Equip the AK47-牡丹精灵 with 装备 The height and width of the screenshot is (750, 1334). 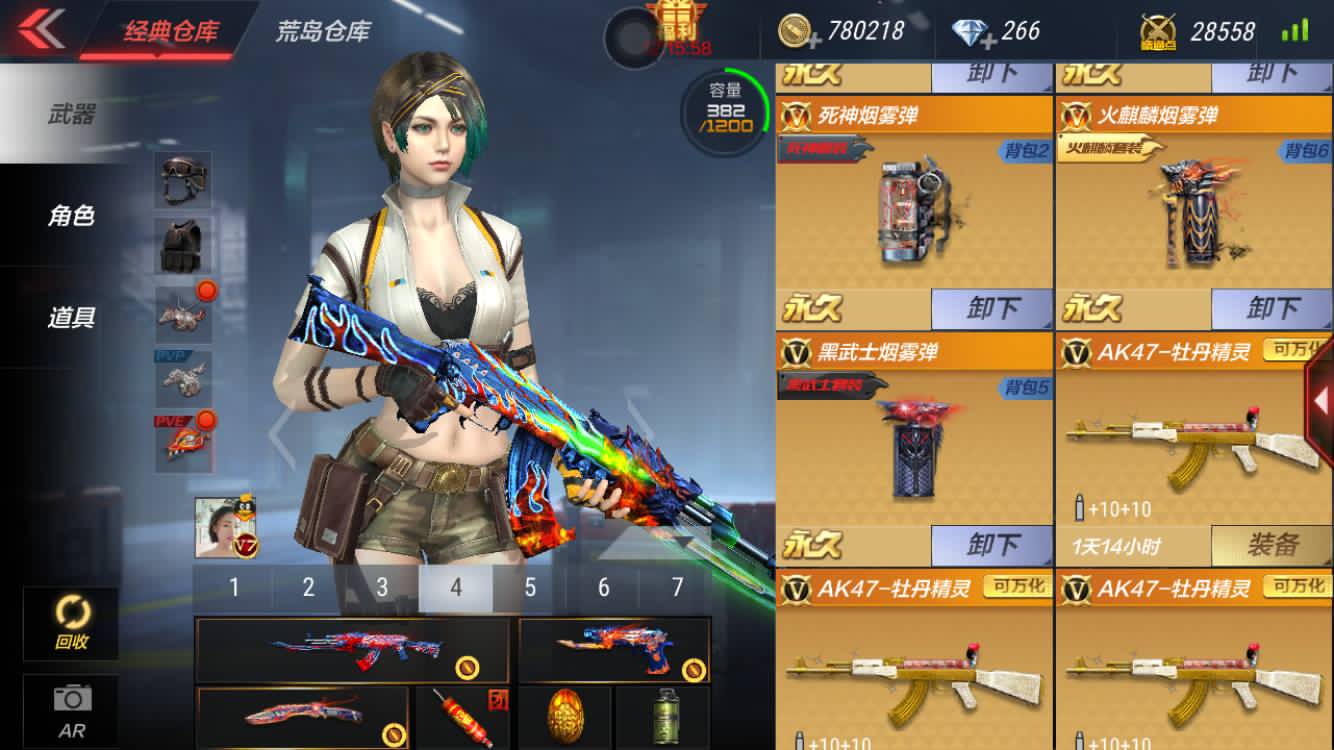[1272, 545]
